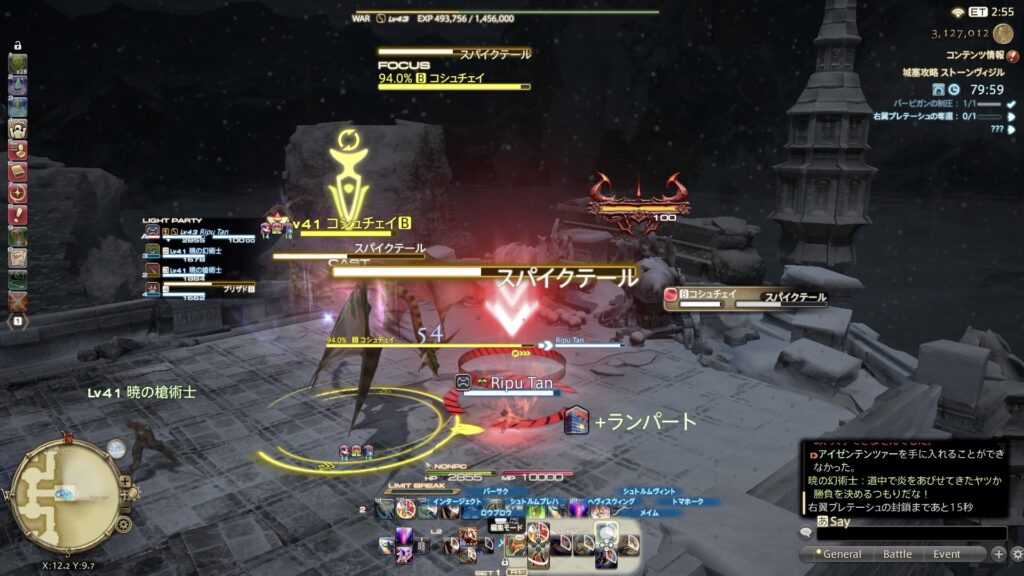The width and height of the screenshot is (1024, 576).
Task: Add a new chat tab with plus button
Action: pos(998,554)
